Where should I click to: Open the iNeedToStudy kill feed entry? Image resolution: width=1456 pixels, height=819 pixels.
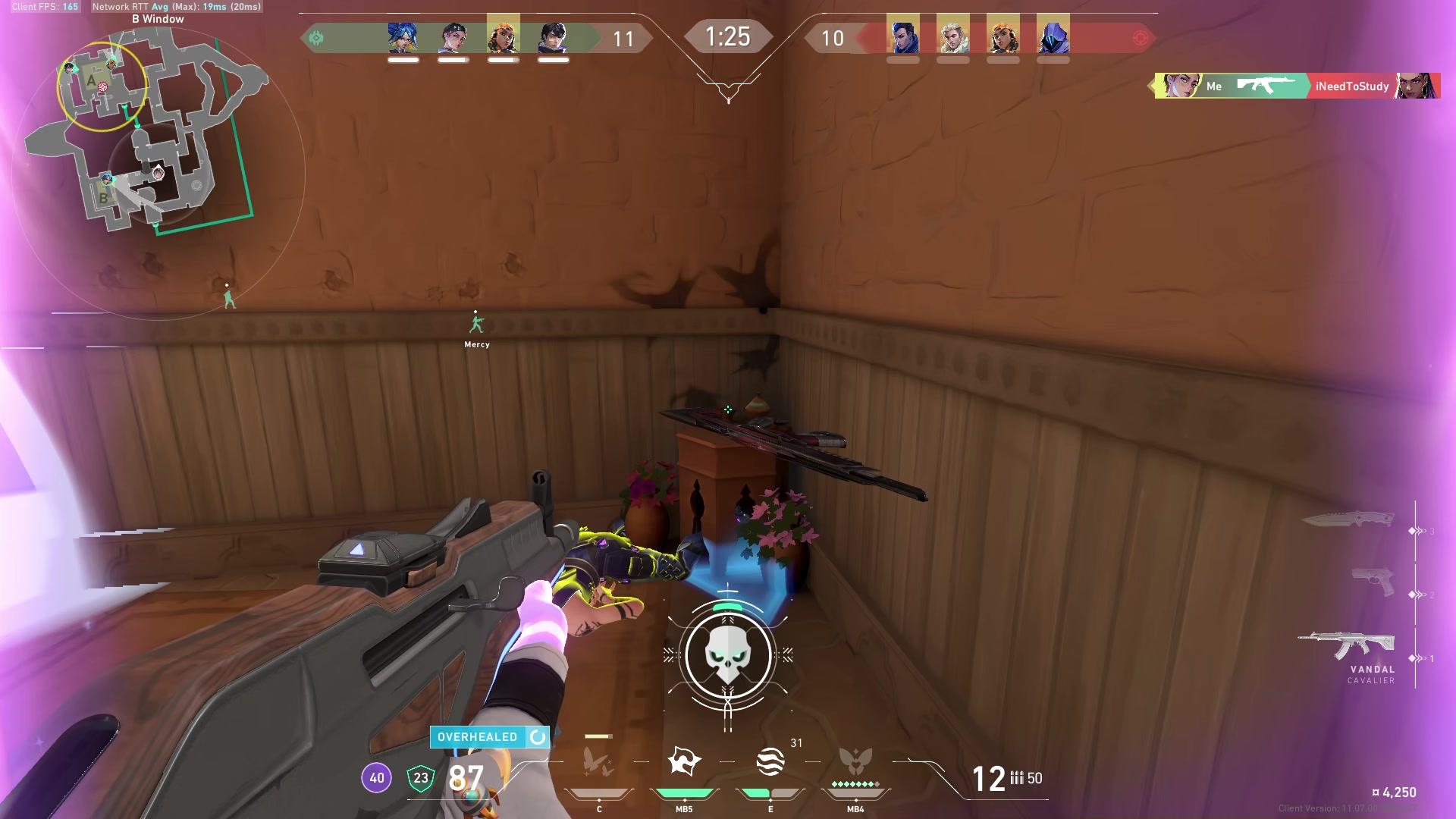click(1351, 86)
